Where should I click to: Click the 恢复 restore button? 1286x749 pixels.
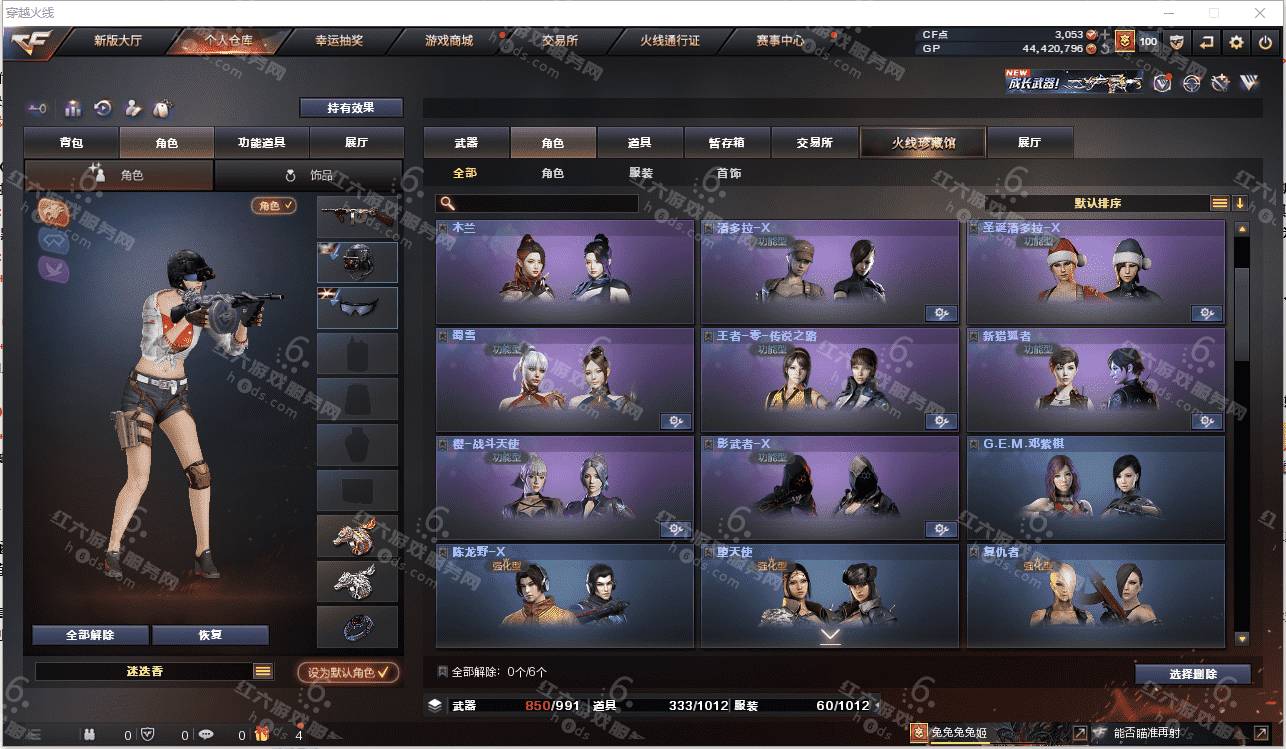pyautogui.click(x=210, y=635)
